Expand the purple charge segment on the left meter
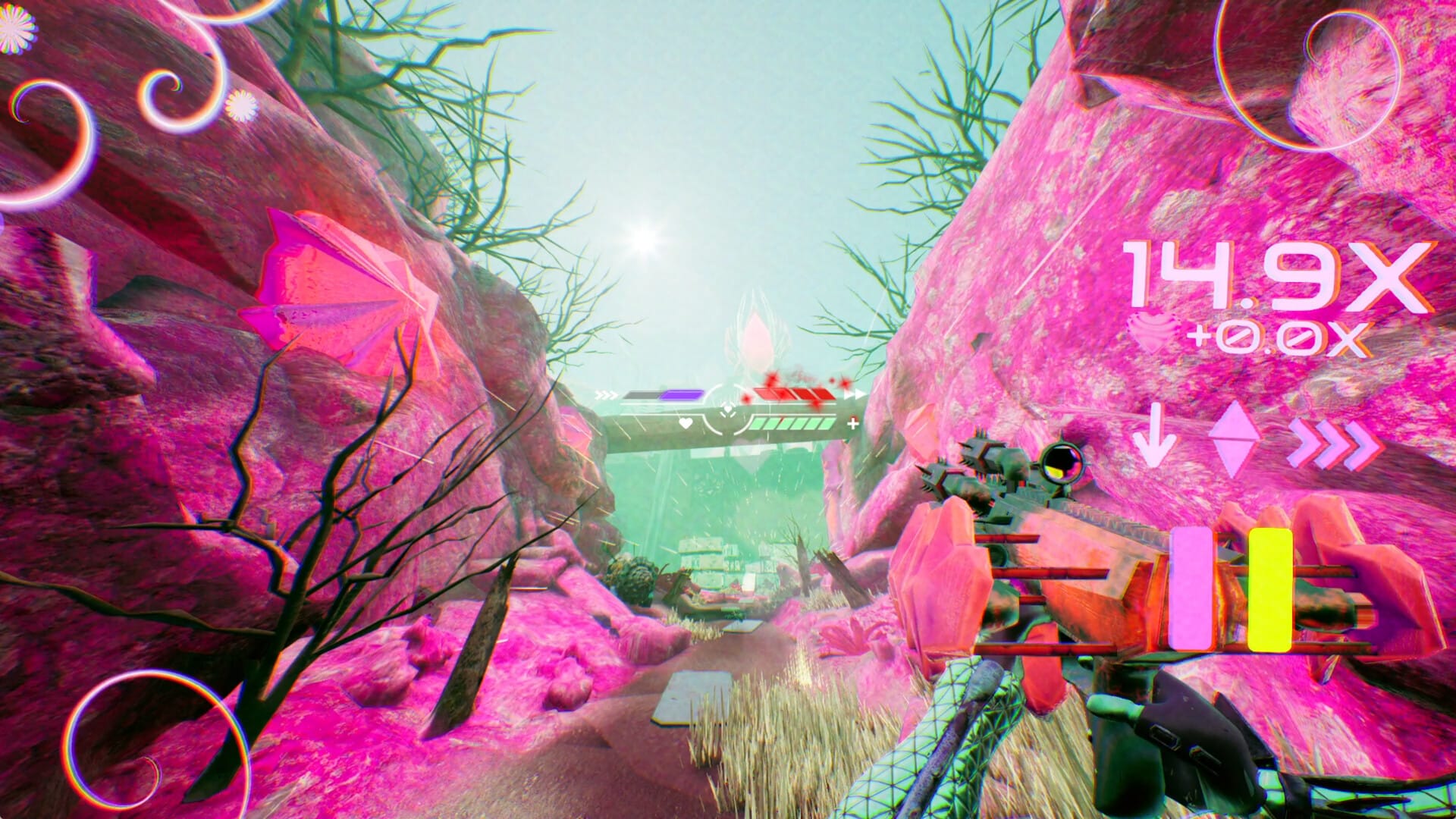1456x819 pixels. (682, 394)
